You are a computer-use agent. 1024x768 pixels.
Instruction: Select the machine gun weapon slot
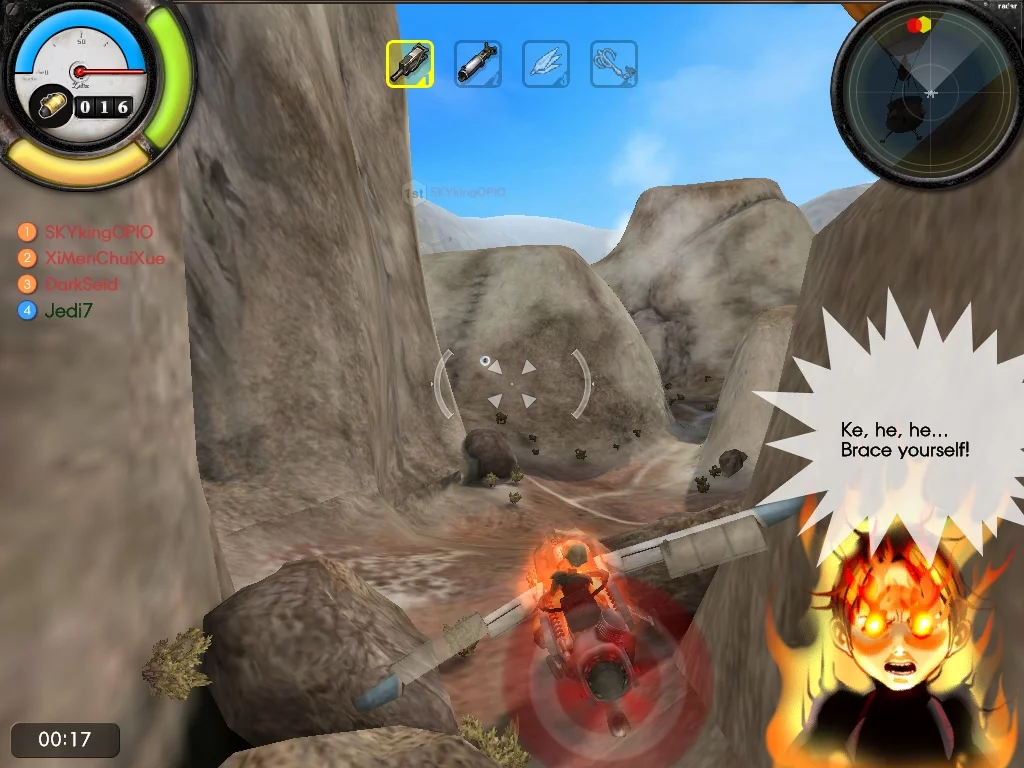pos(410,64)
